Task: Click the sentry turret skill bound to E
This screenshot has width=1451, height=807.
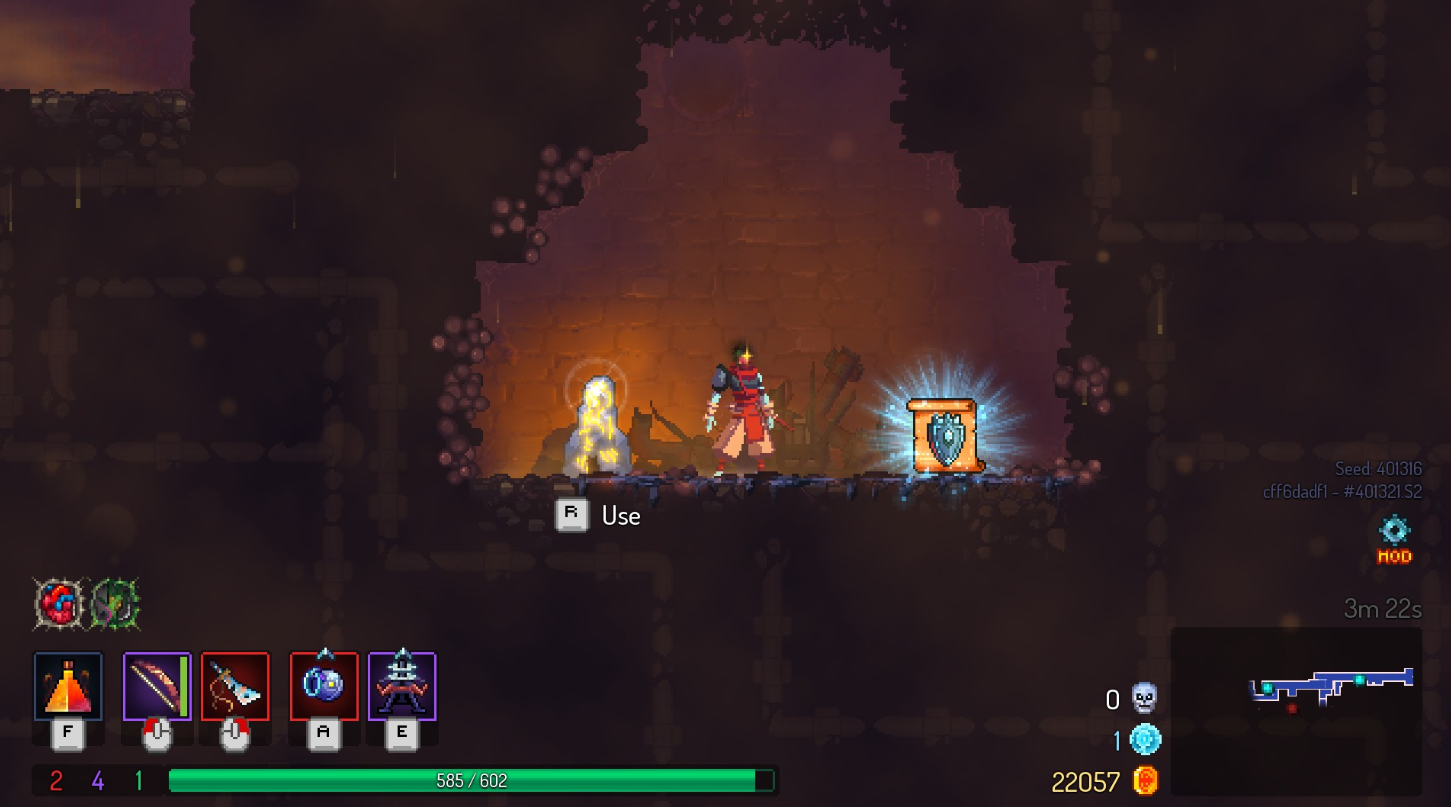Action: (403, 687)
